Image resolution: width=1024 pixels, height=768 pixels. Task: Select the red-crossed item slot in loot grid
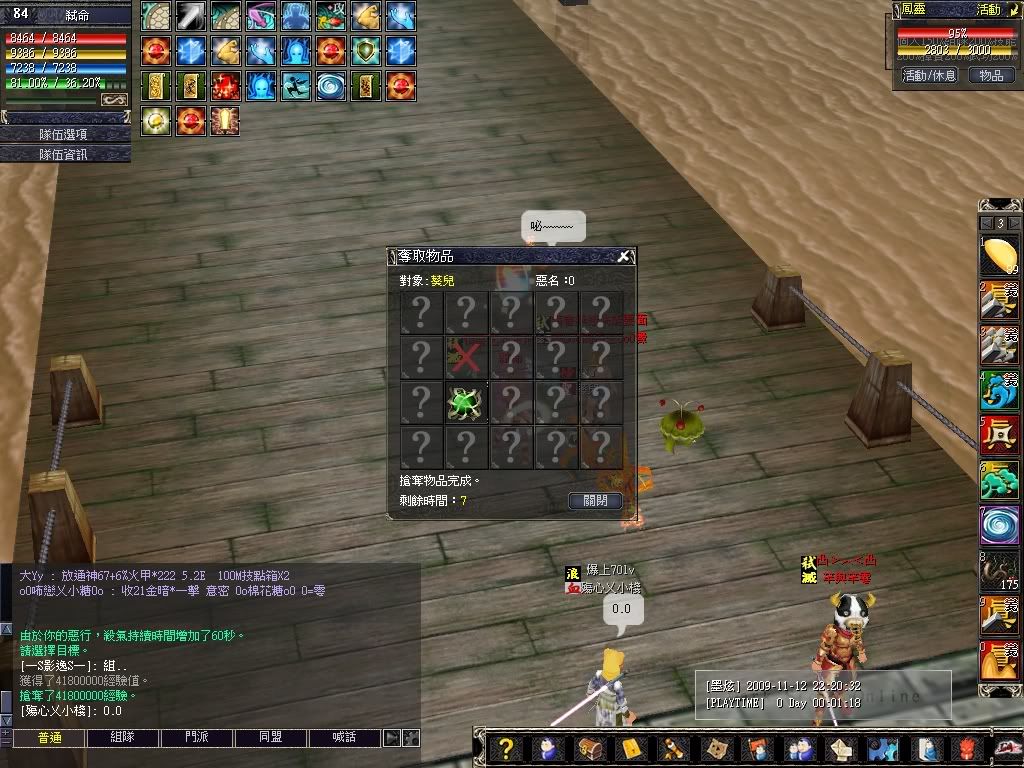coord(466,357)
